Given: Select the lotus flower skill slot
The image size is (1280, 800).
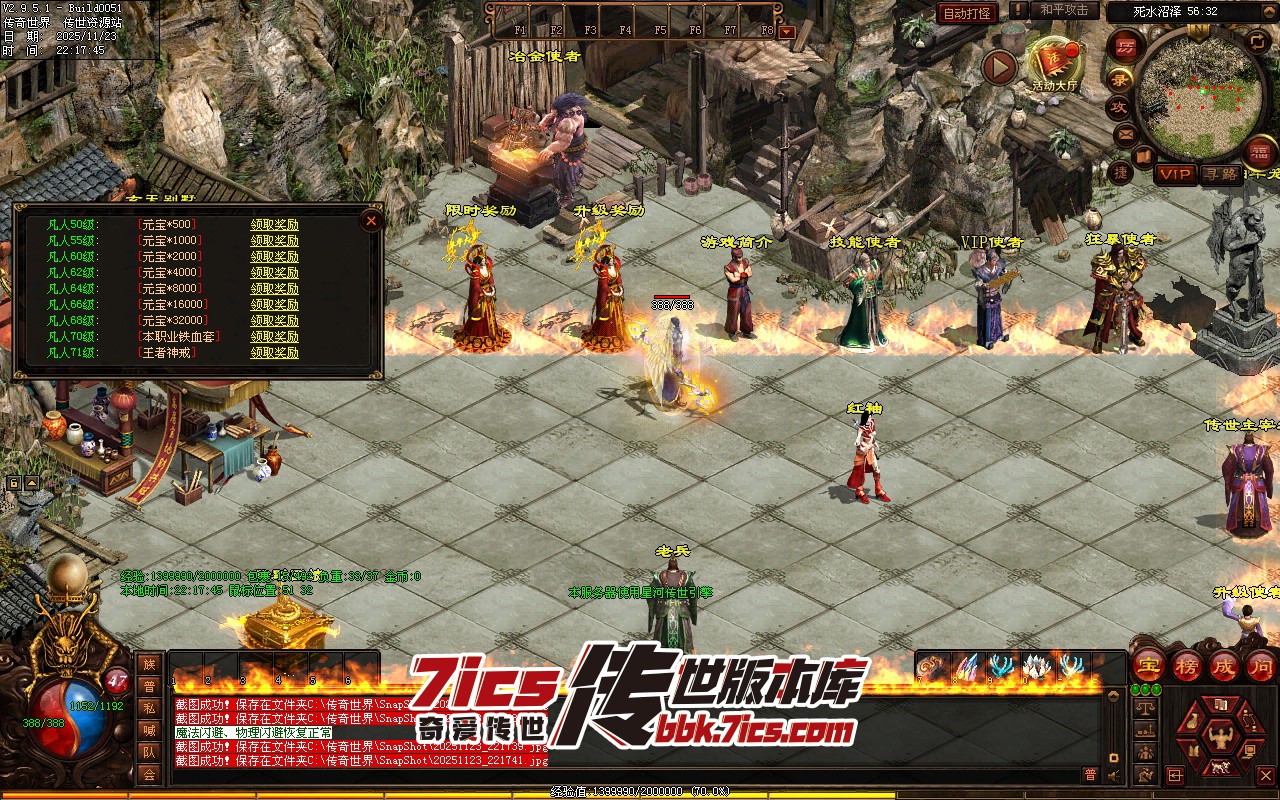Looking at the screenshot, I should [1035, 666].
